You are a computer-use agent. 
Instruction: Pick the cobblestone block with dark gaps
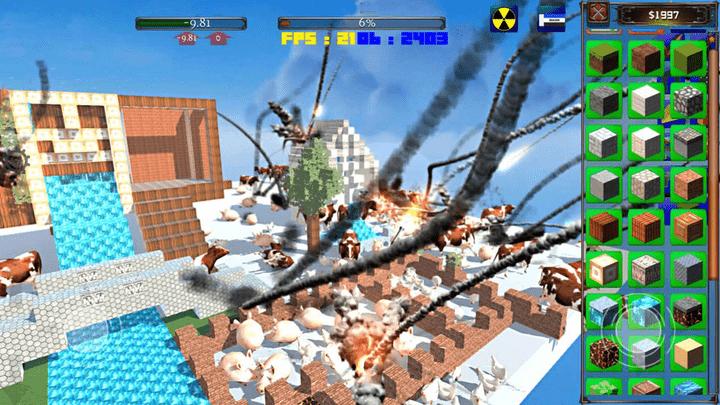click(686, 98)
